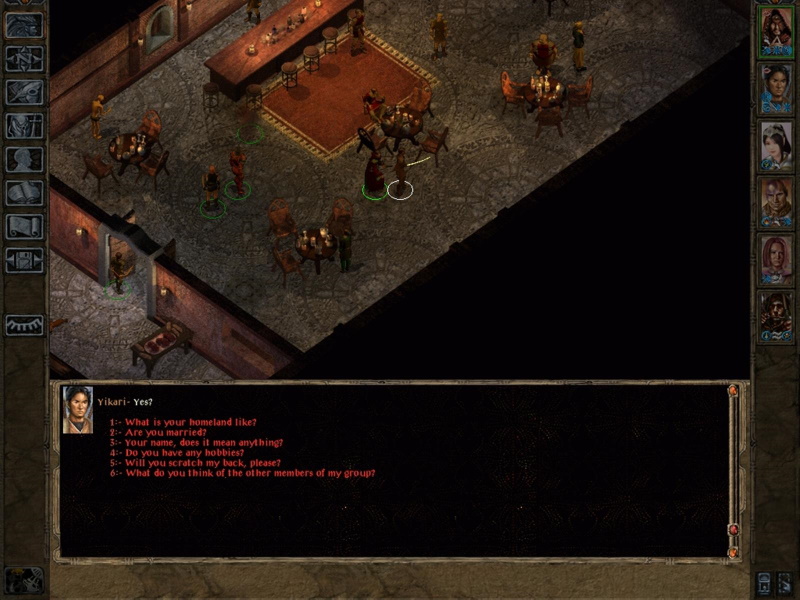Ask "Do you have any hobbies?"
The image size is (800, 600).
point(180,452)
